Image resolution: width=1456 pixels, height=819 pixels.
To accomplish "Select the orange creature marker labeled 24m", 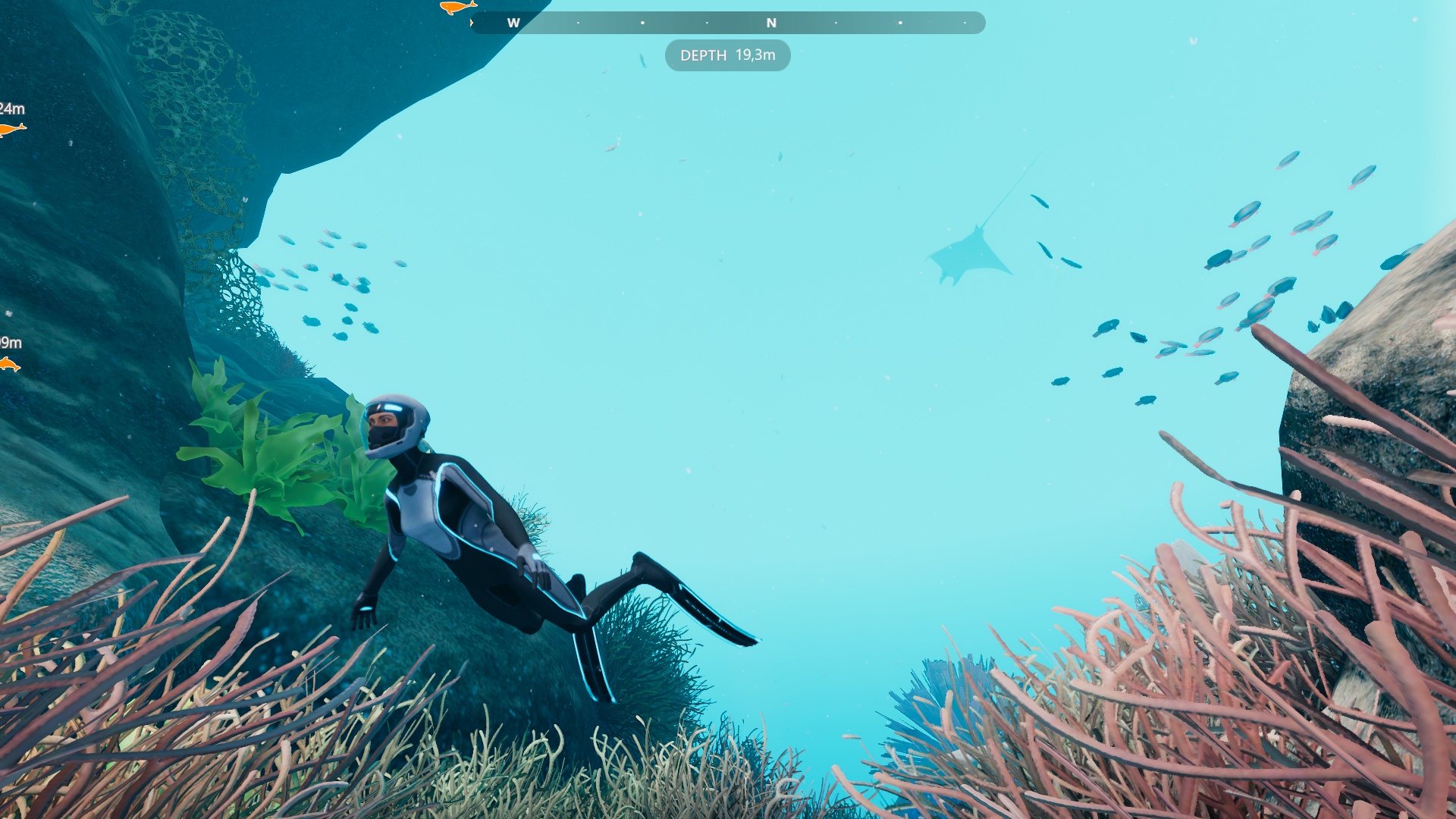I will point(11,130).
